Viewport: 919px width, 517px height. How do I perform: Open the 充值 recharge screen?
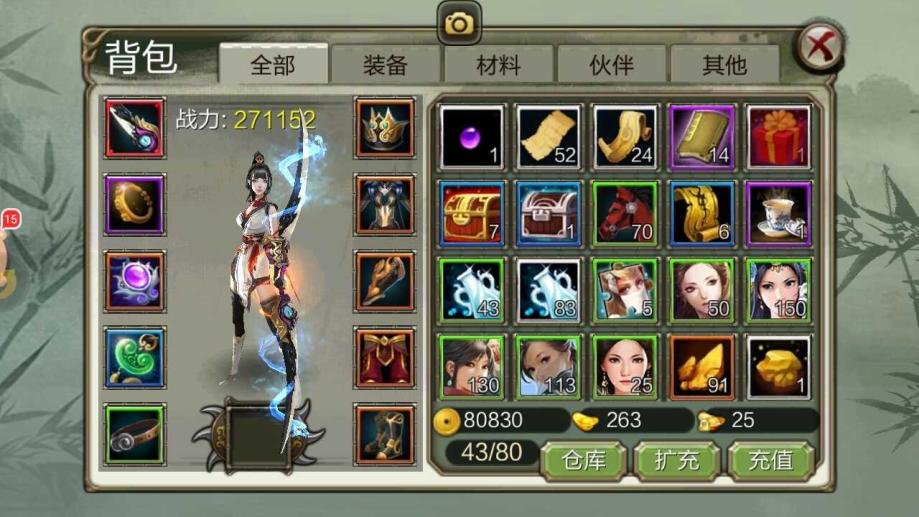point(770,461)
